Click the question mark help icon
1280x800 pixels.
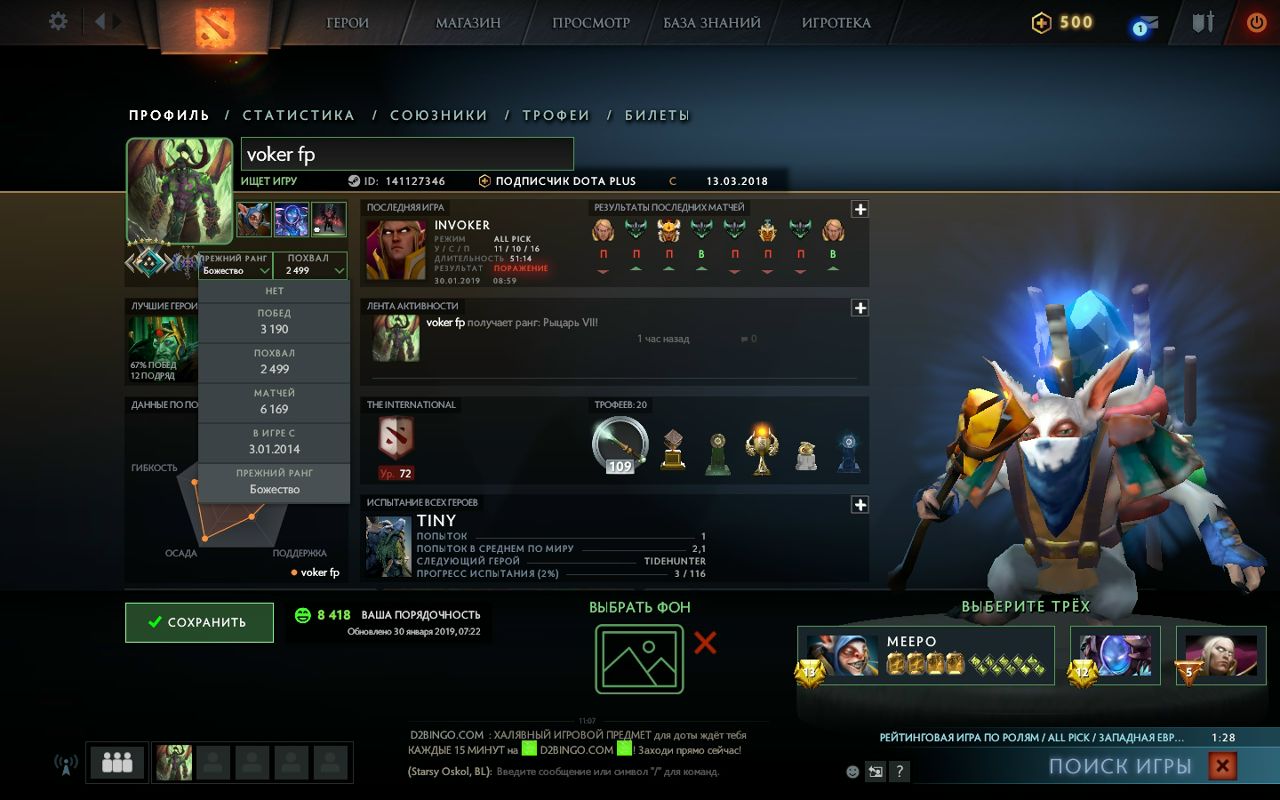click(x=900, y=771)
